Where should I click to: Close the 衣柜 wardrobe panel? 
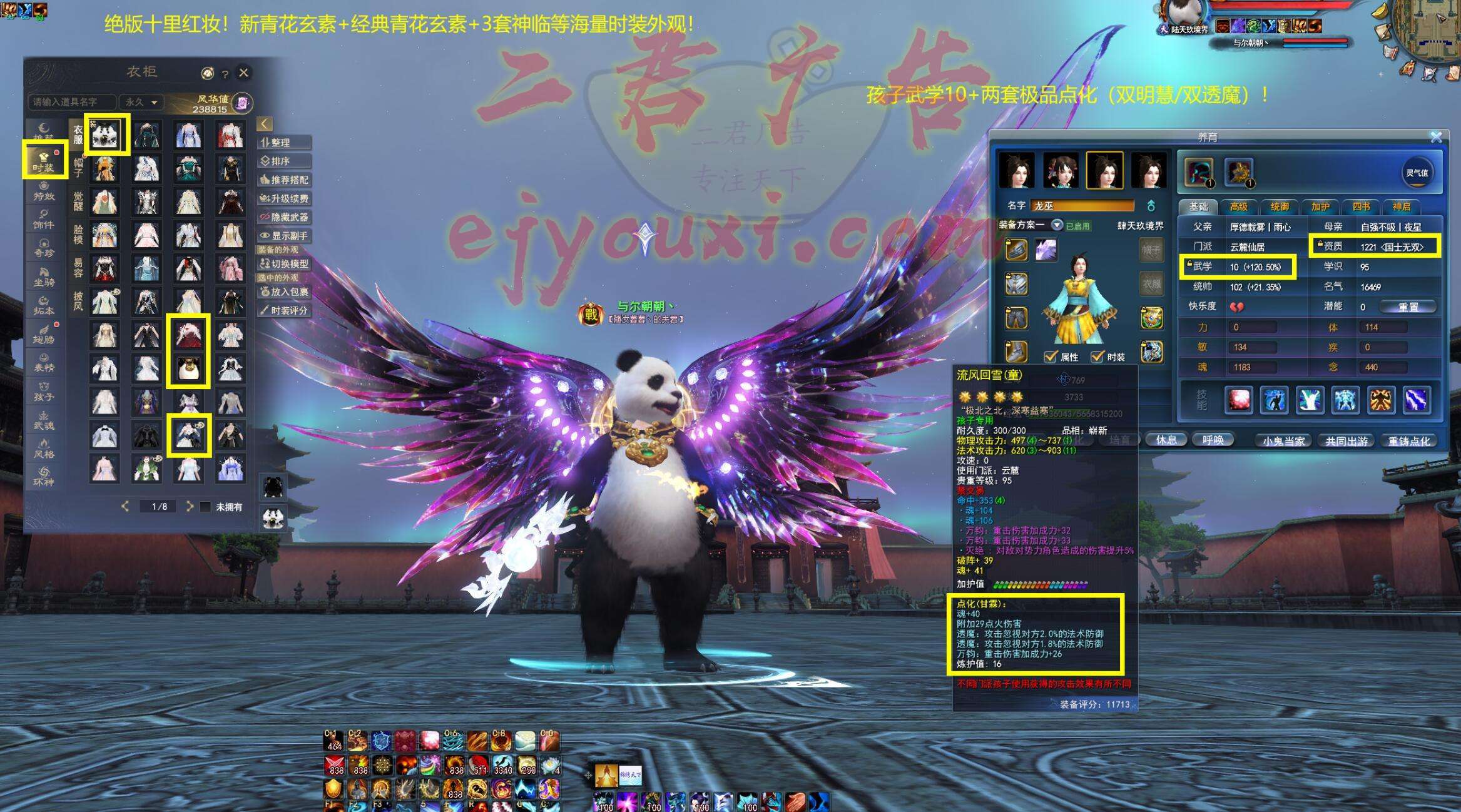(x=243, y=73)
